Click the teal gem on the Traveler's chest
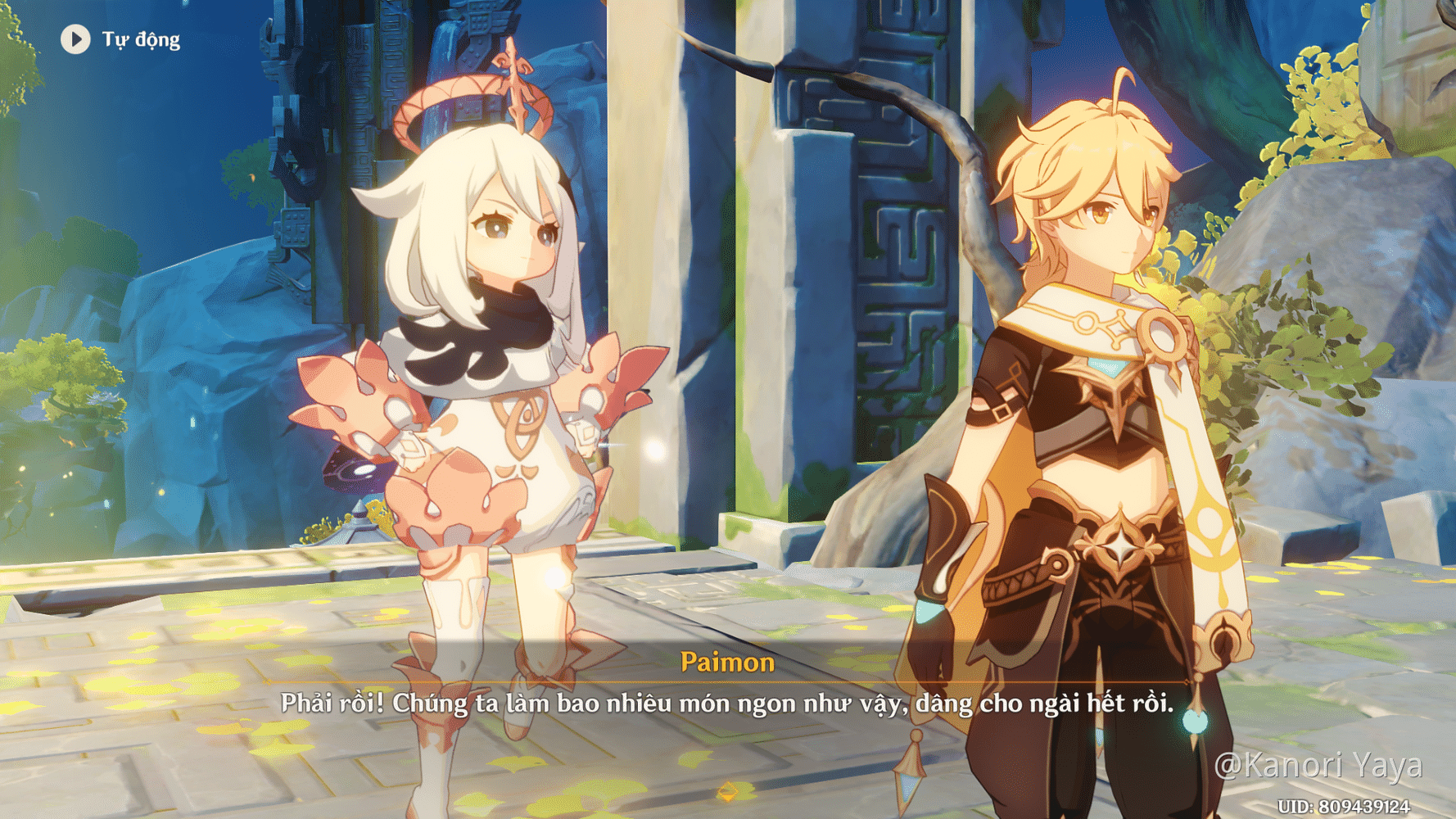The image size is (1456, 819). click(1107, 365)
